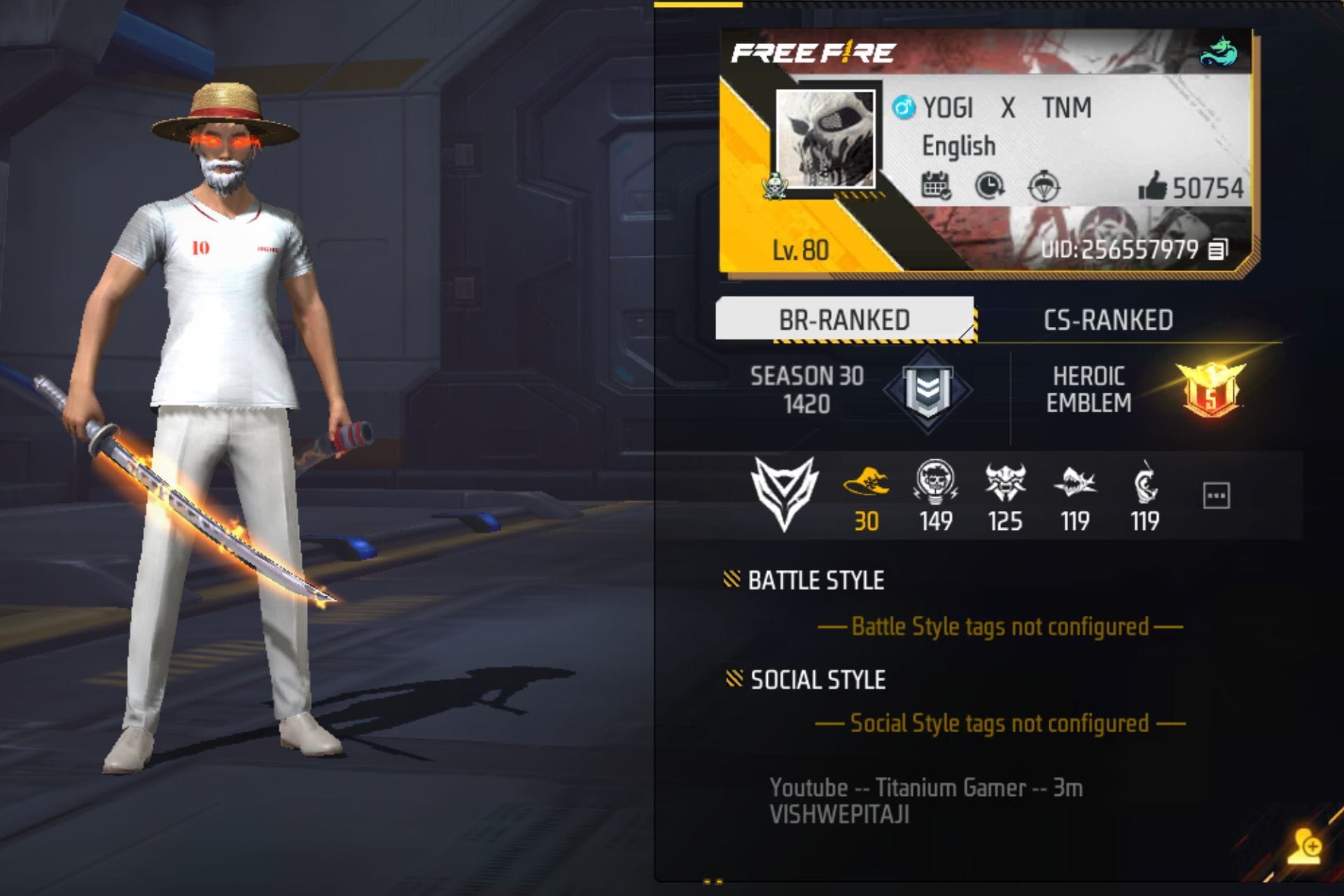Click the yellow witch hat badge

pos(868,481)
